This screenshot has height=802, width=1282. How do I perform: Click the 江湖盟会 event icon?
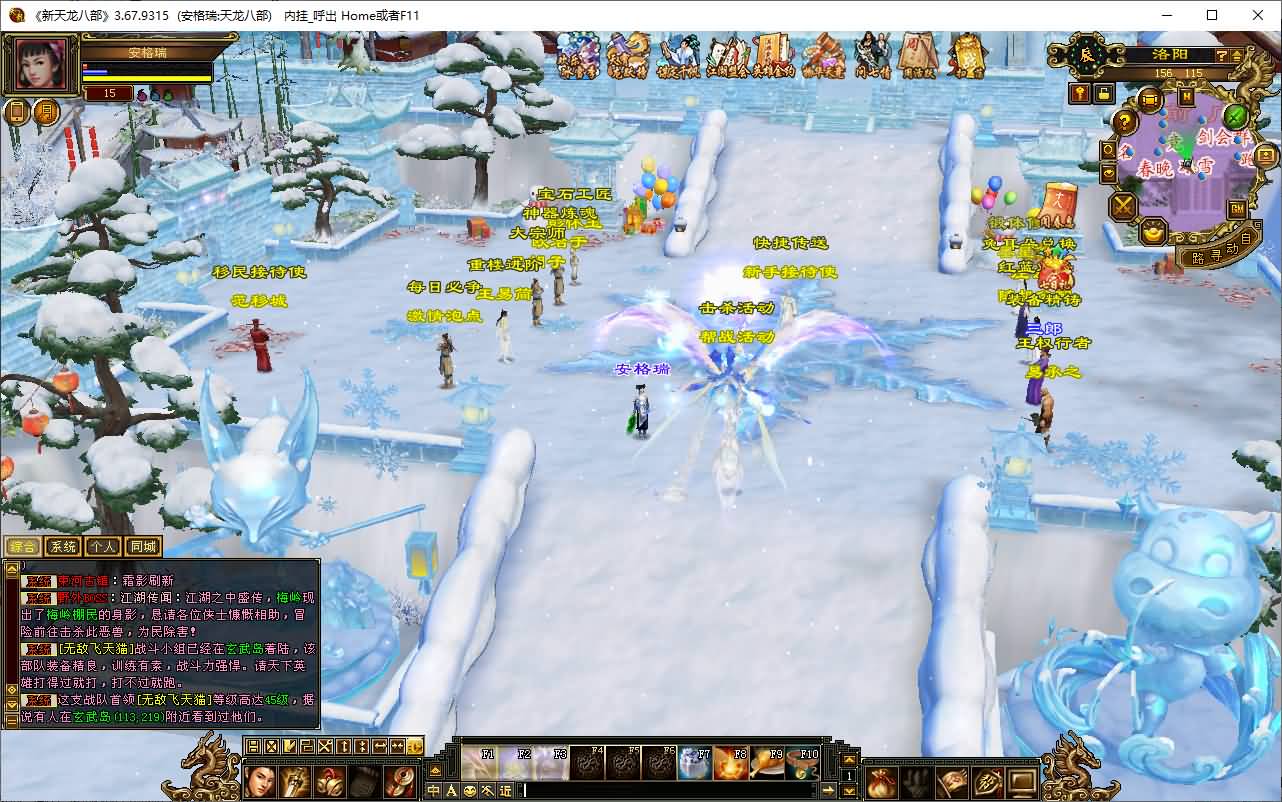(728, 56)
